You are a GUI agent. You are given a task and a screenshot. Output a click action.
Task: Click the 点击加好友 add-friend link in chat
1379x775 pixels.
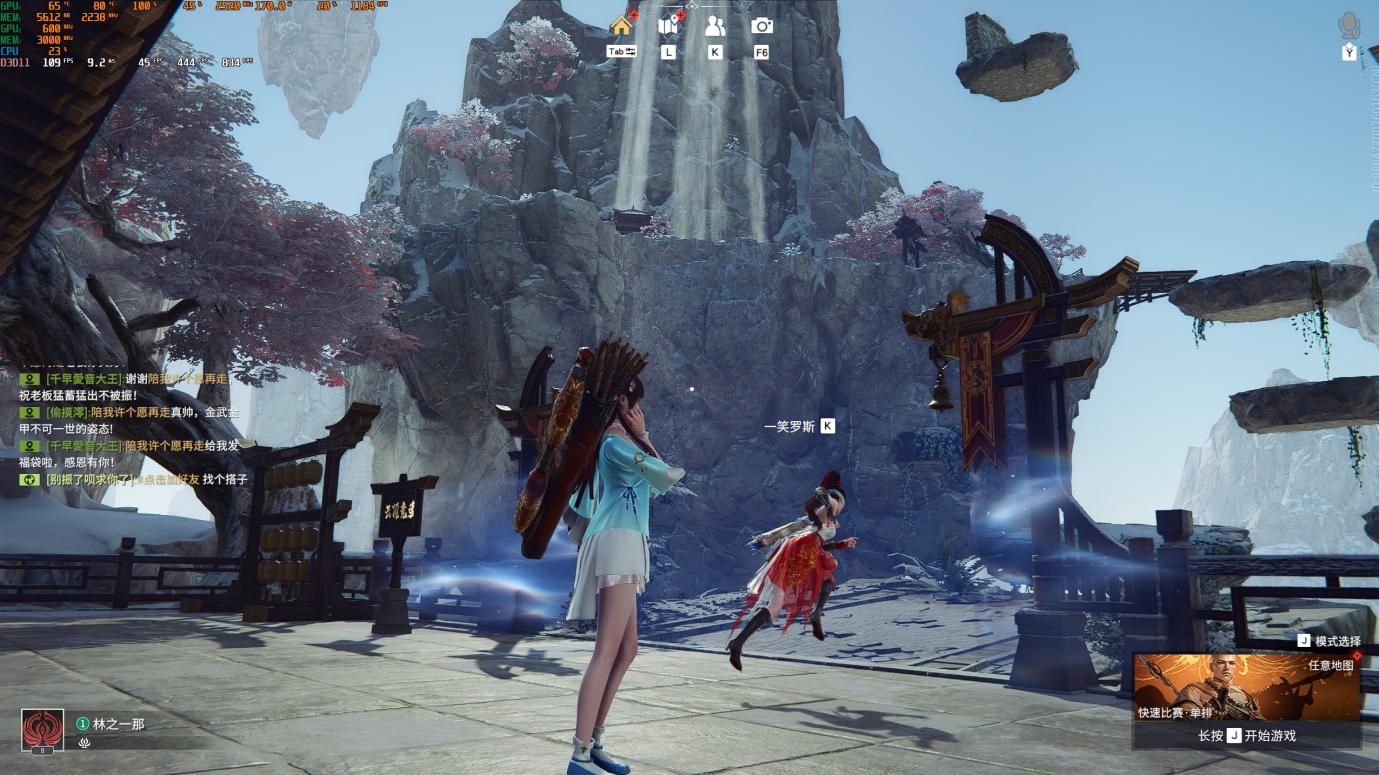pos(167,480)
